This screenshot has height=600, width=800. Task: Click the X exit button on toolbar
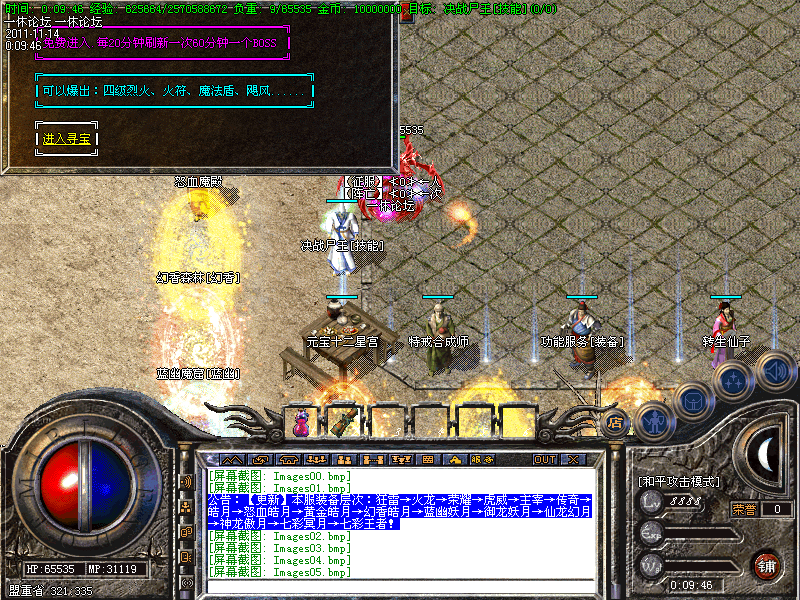click(573, 459)
